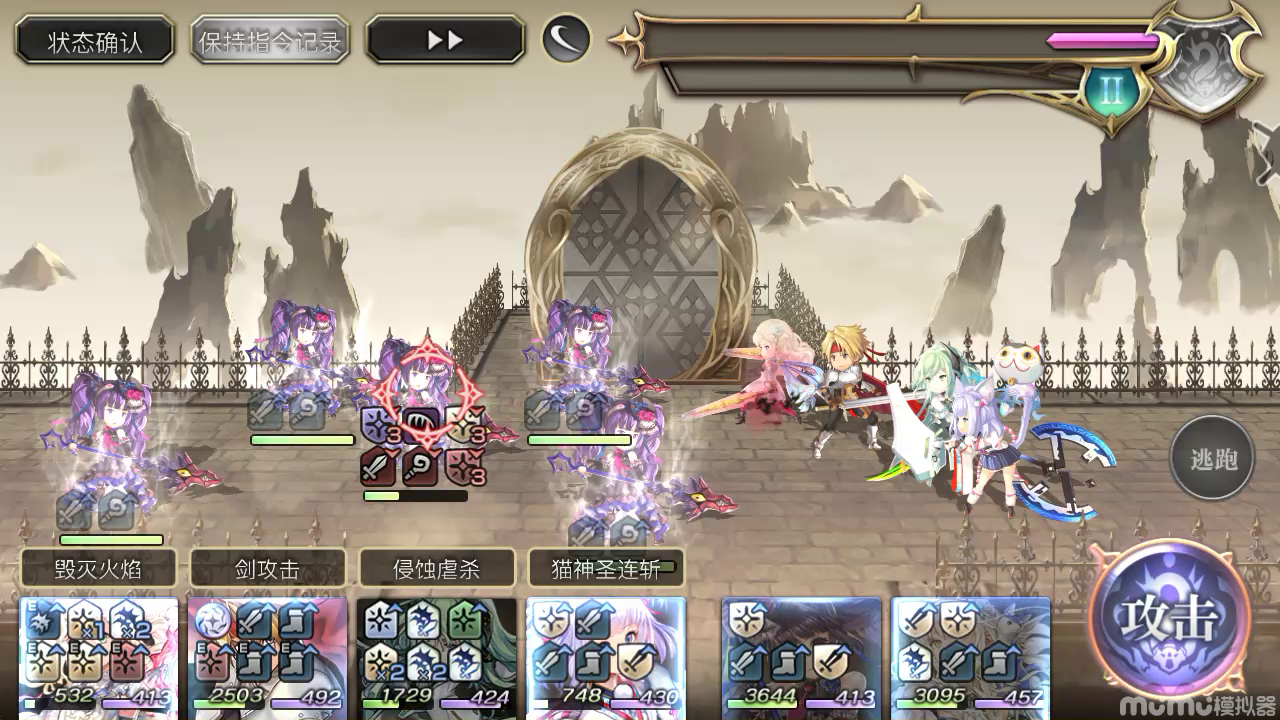Toggle fast-forward battle speed

pos(445,40)
